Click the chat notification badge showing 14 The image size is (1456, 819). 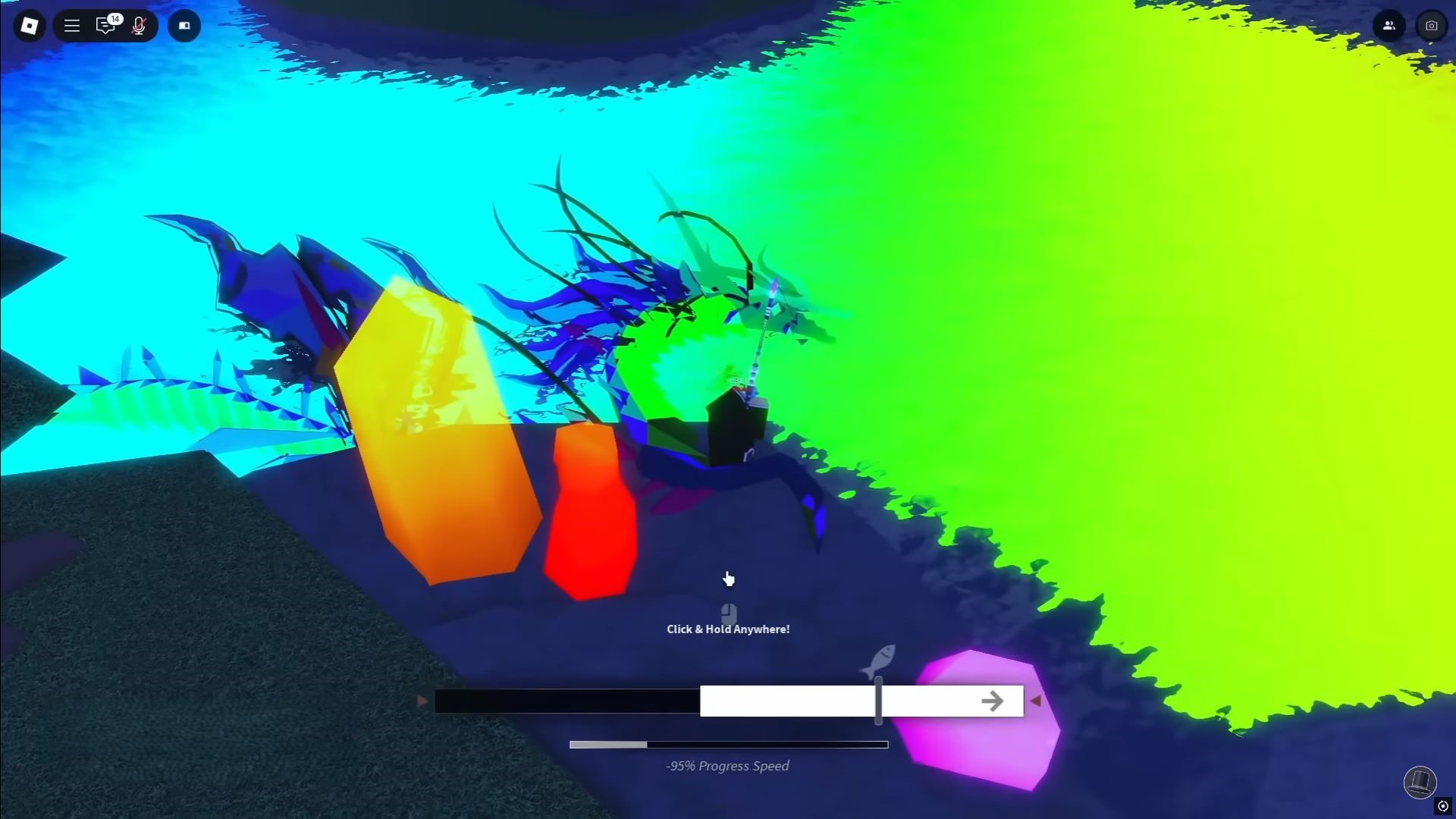114,17
